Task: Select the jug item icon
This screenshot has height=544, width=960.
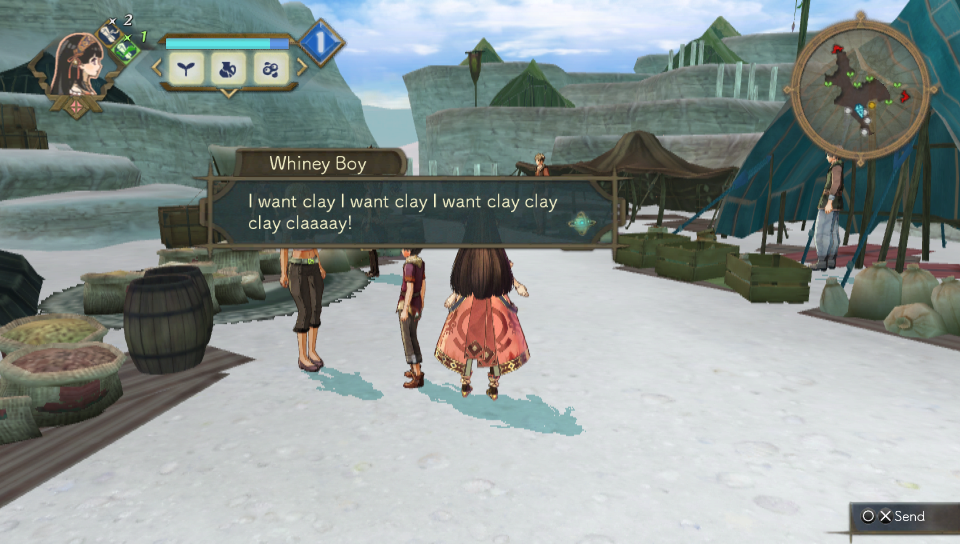Action: 229,68
